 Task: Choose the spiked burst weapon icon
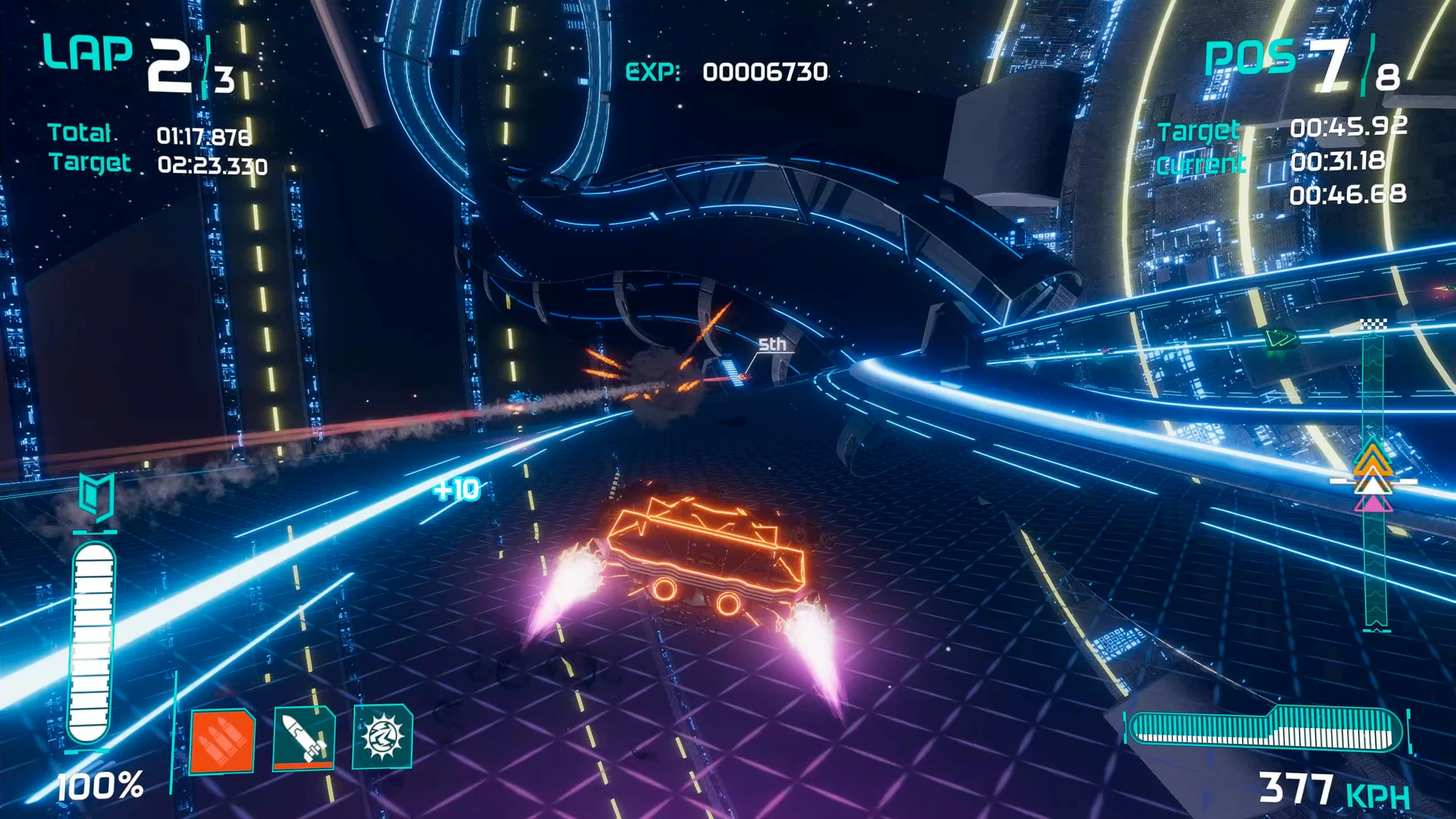coord(382,736)
